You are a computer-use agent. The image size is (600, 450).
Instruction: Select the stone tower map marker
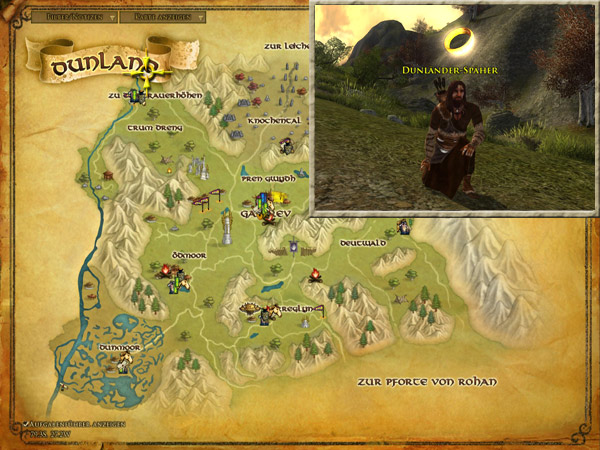228,228
